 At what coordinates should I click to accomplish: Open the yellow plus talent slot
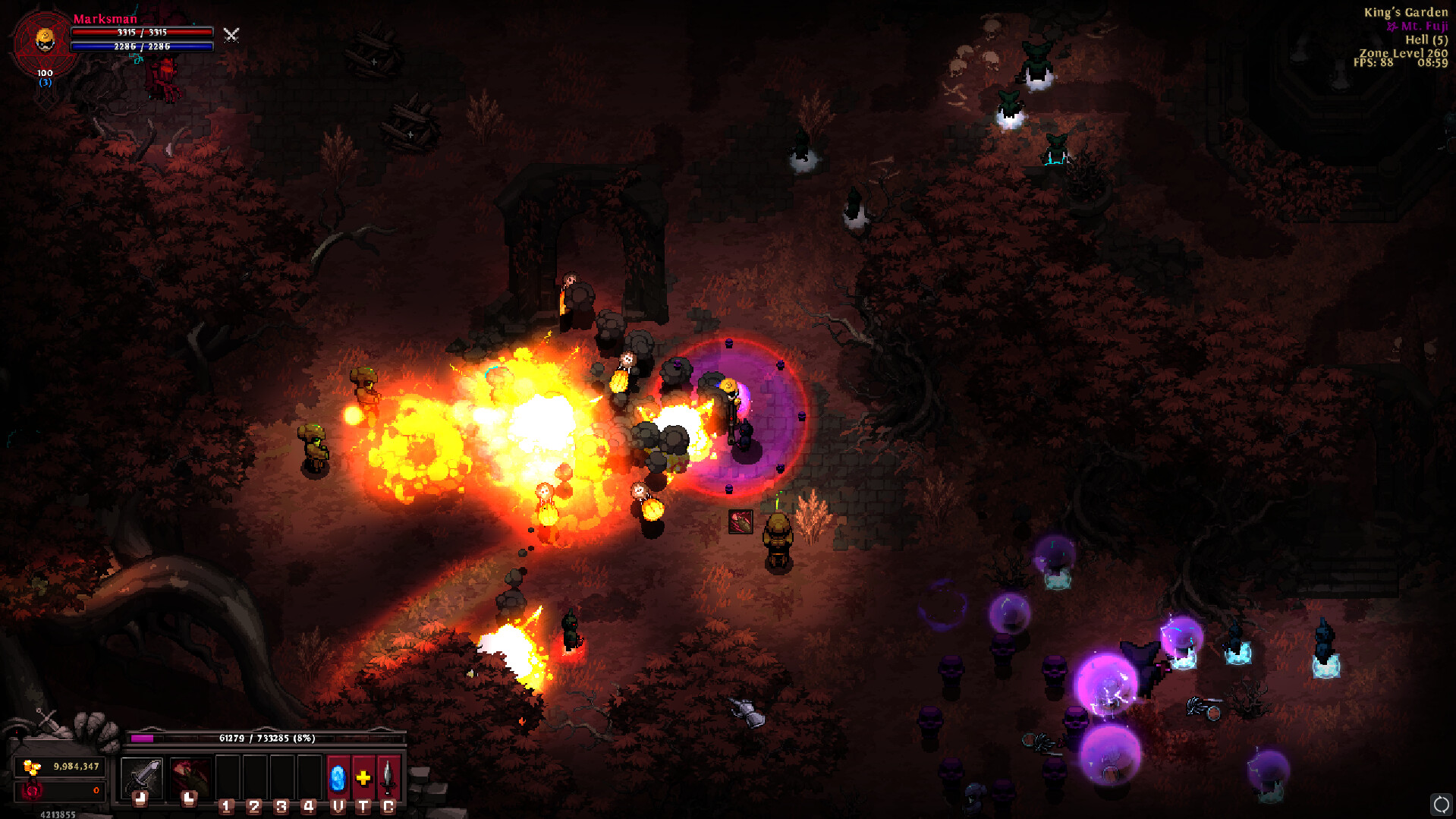363,778
